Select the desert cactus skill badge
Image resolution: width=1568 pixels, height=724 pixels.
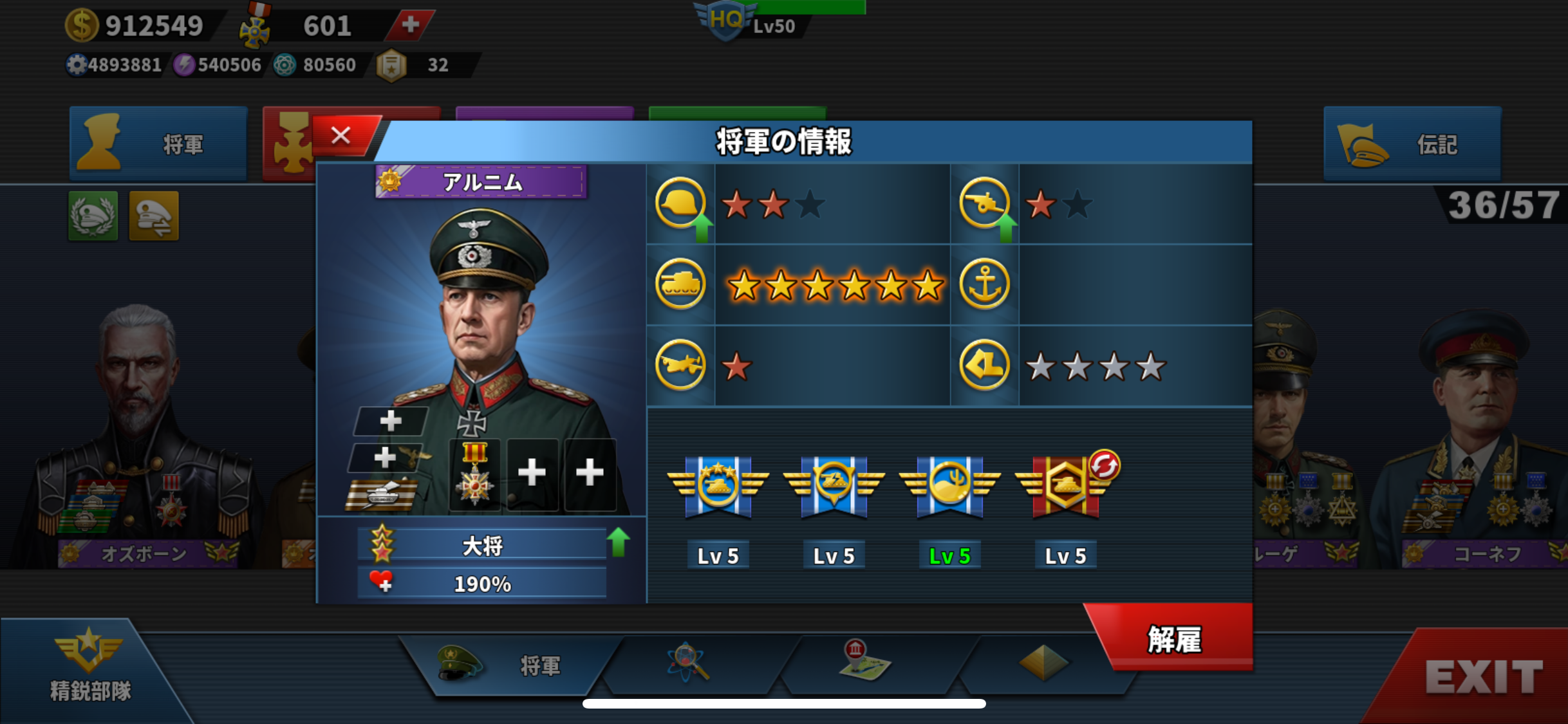coord(949,487)
